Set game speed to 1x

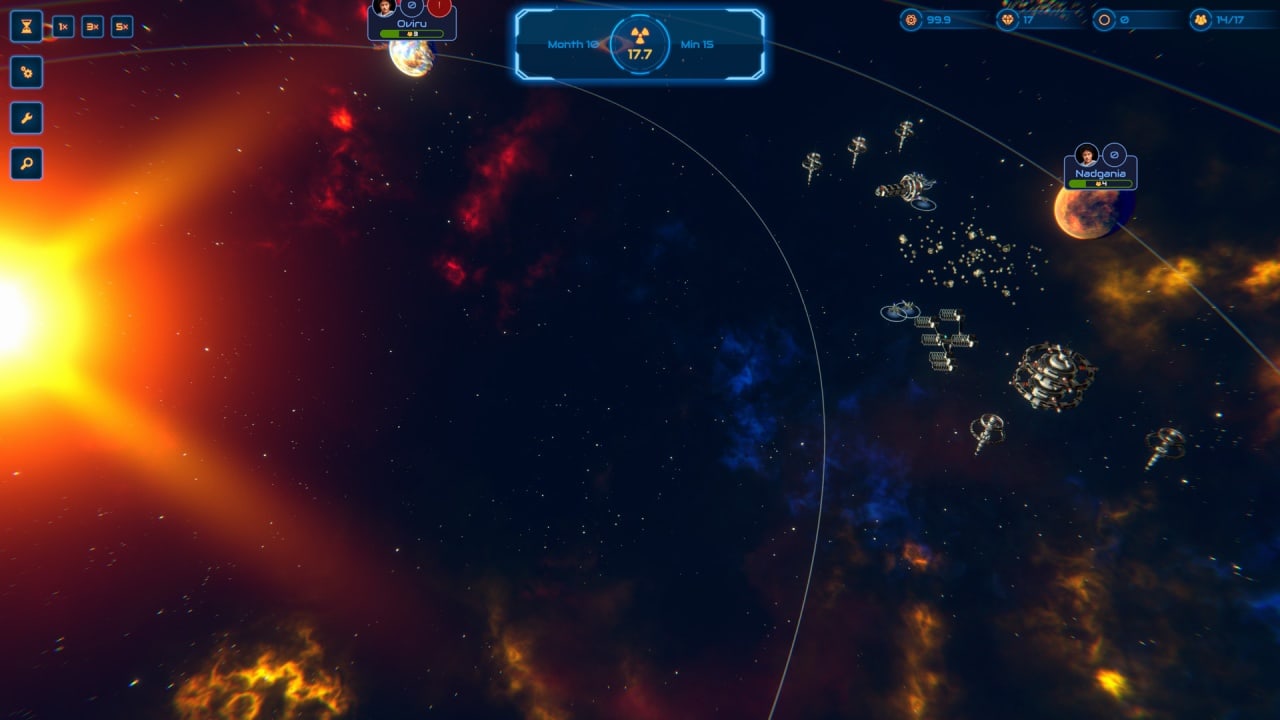coord(62,27)
